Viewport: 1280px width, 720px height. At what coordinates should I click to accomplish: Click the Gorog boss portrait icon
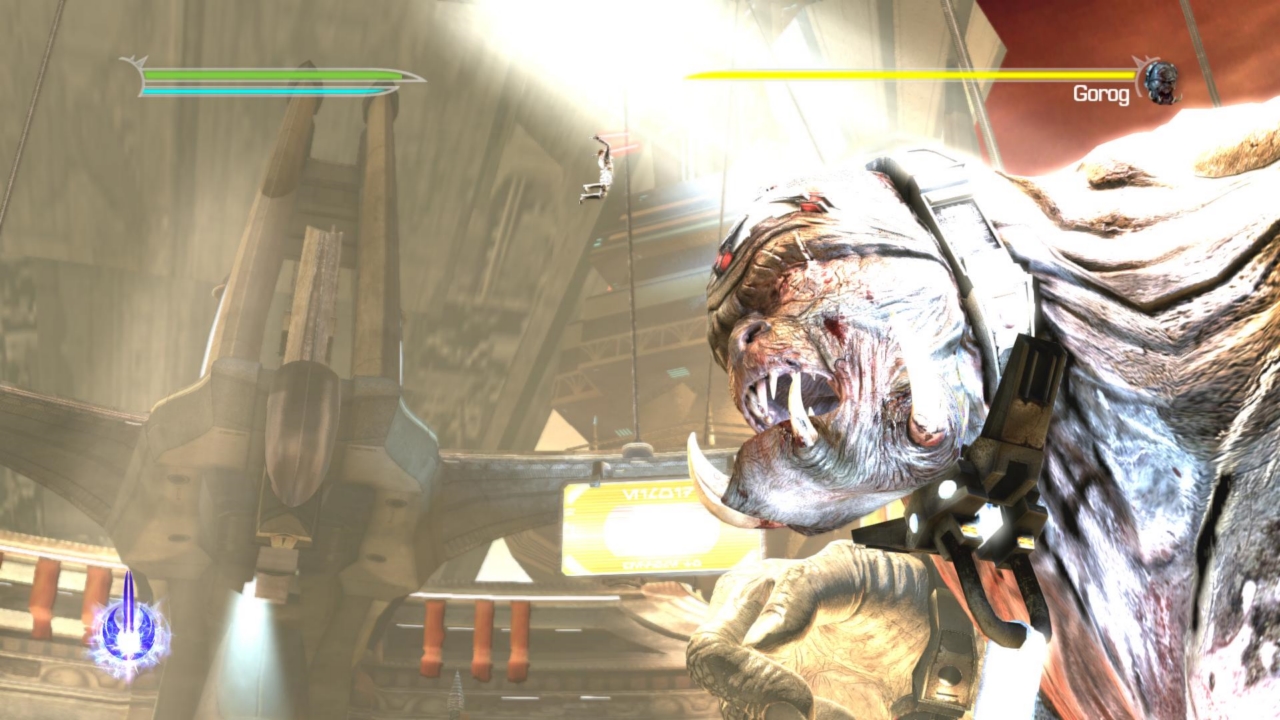1160,82
